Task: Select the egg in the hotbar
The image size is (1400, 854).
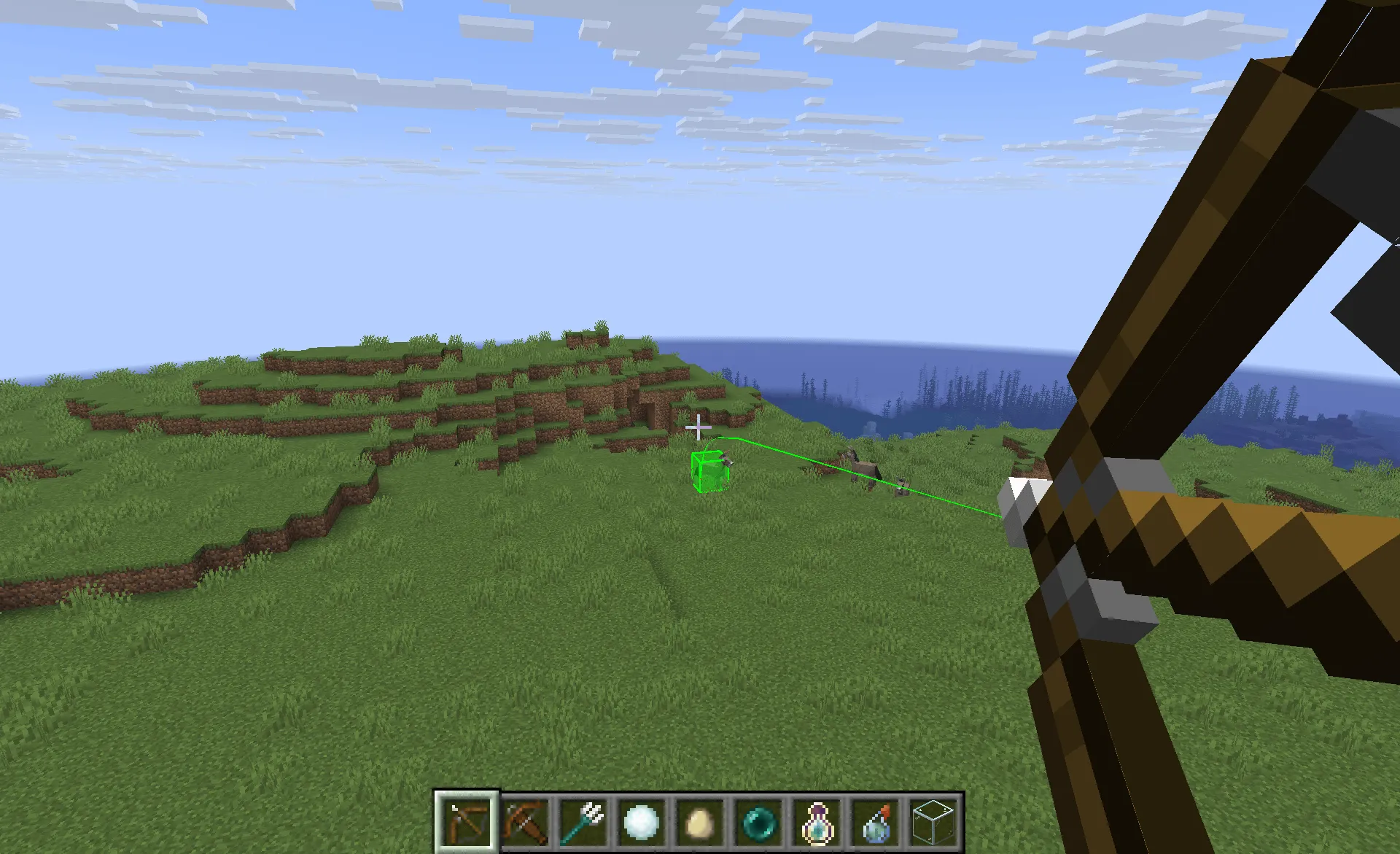Action: [699, 823]
